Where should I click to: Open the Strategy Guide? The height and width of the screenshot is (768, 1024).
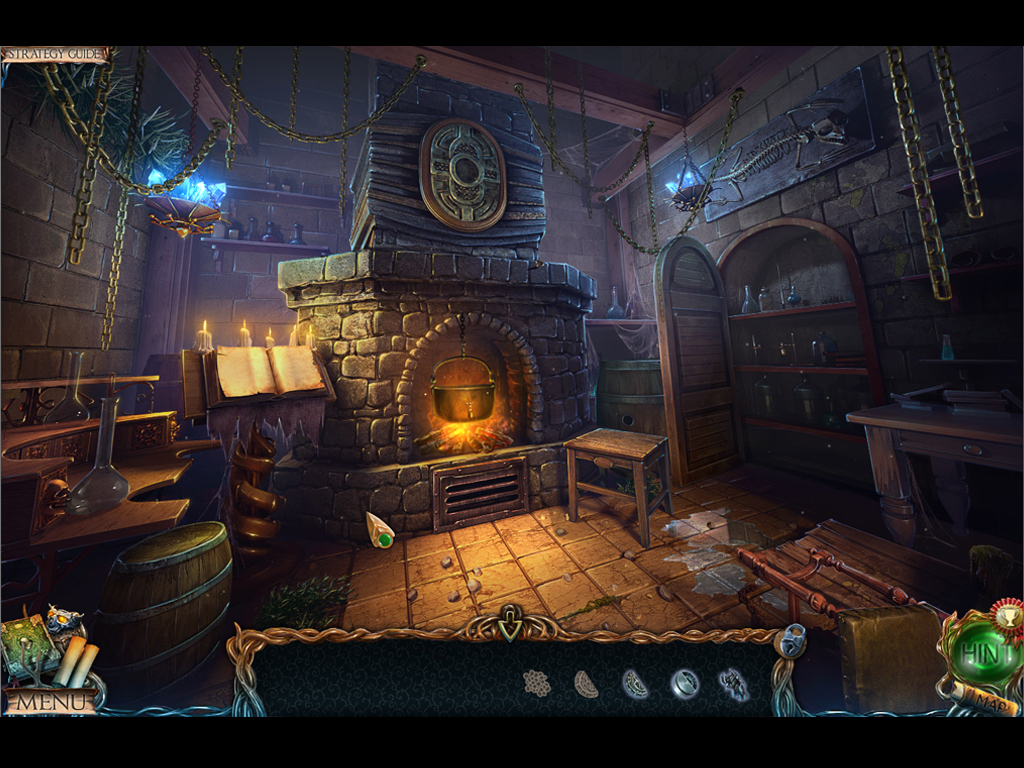tap(54, 54)
